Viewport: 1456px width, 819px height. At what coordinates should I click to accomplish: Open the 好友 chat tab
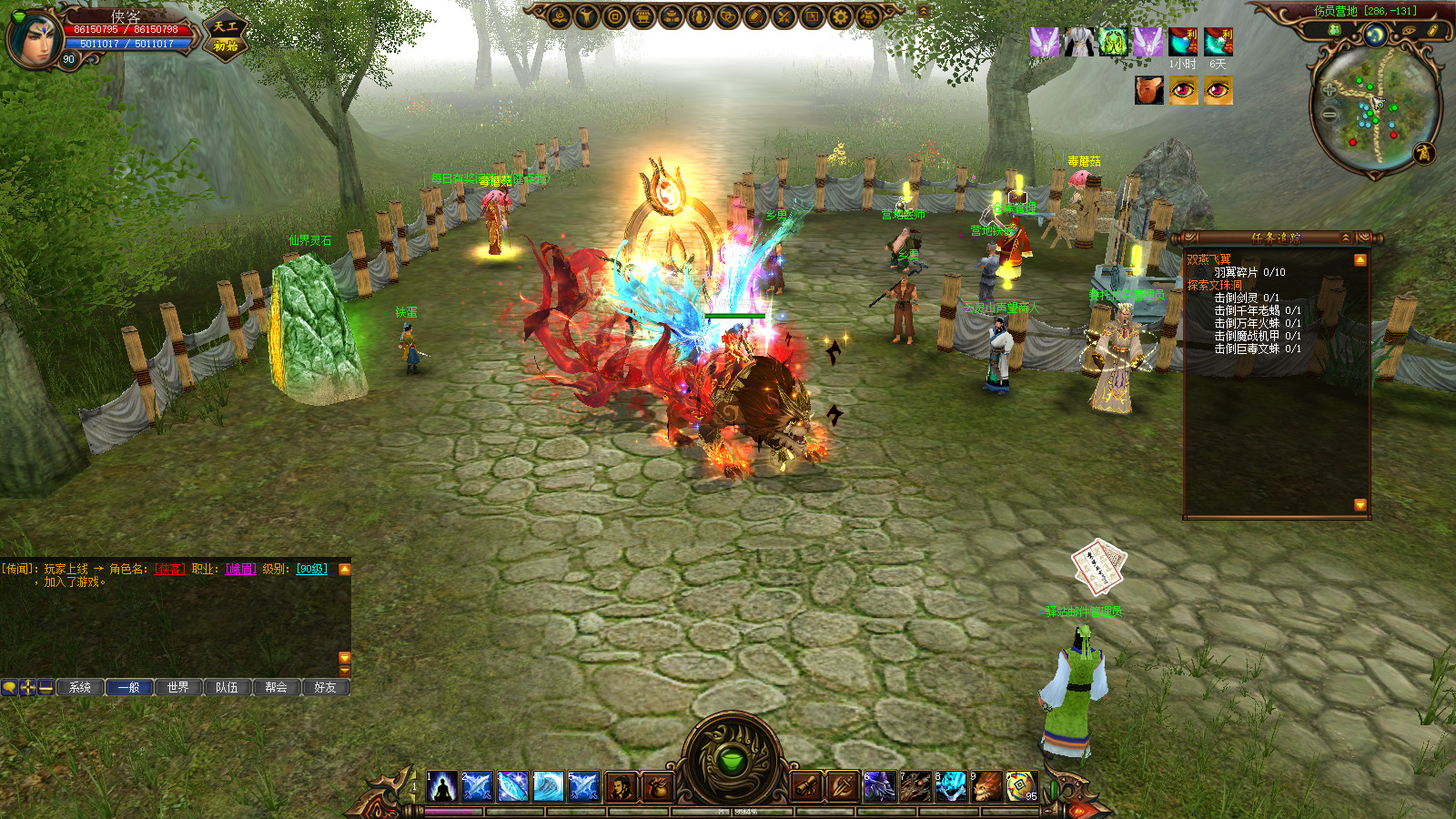click(x=325, y=687)
